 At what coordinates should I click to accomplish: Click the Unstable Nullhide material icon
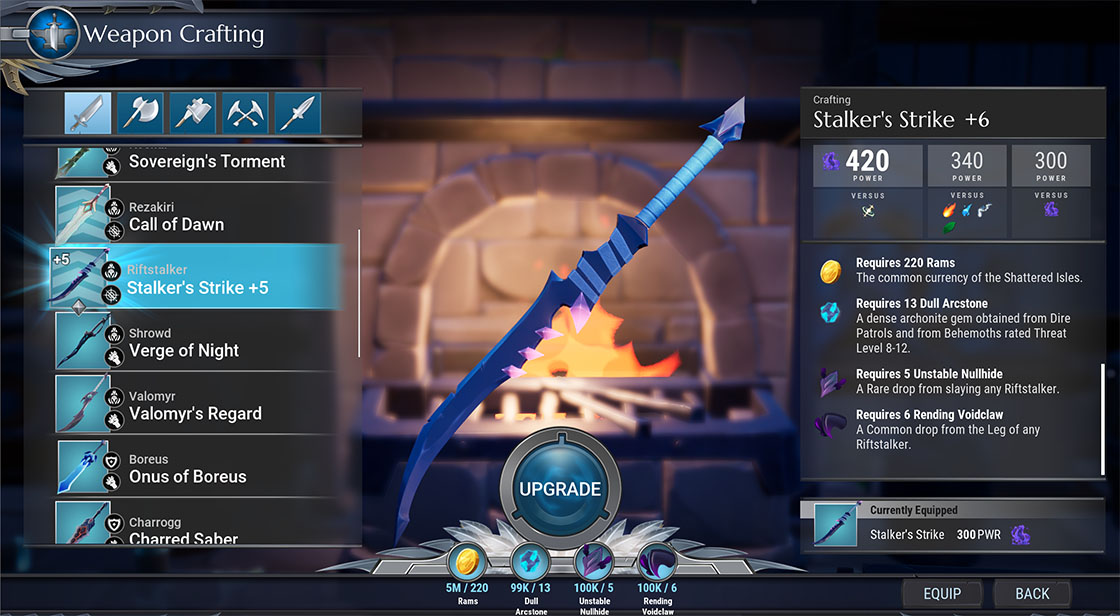pyautogui.click(x=593, y=562)
